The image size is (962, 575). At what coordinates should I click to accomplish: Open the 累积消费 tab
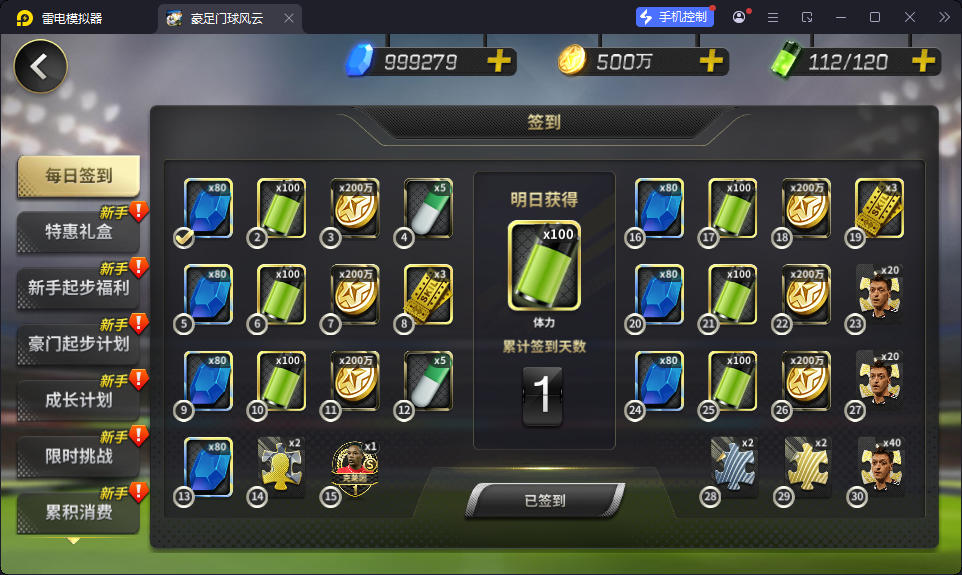(x=78, y=513)
